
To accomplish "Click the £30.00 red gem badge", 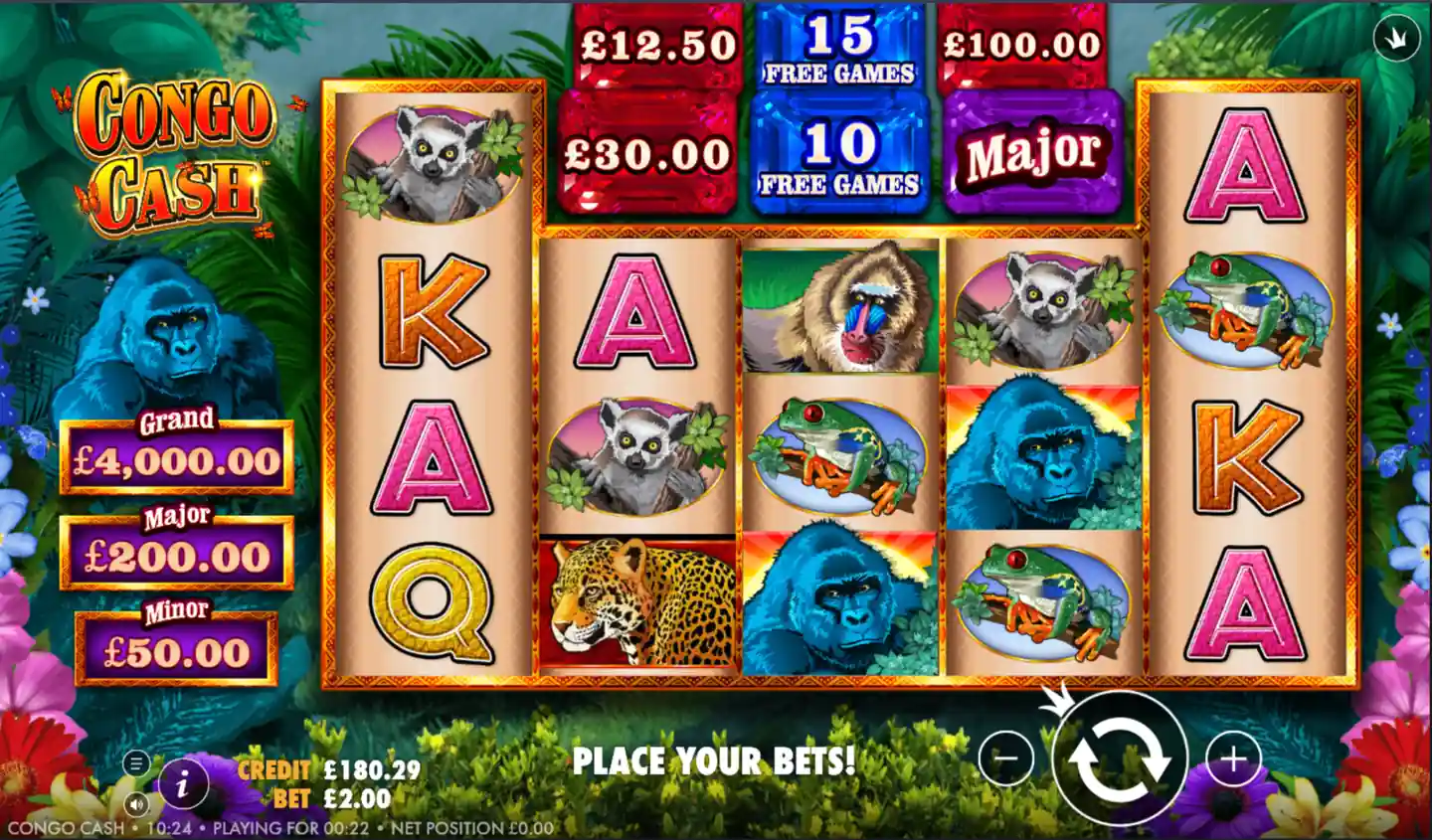I will [x=651, y=154].
